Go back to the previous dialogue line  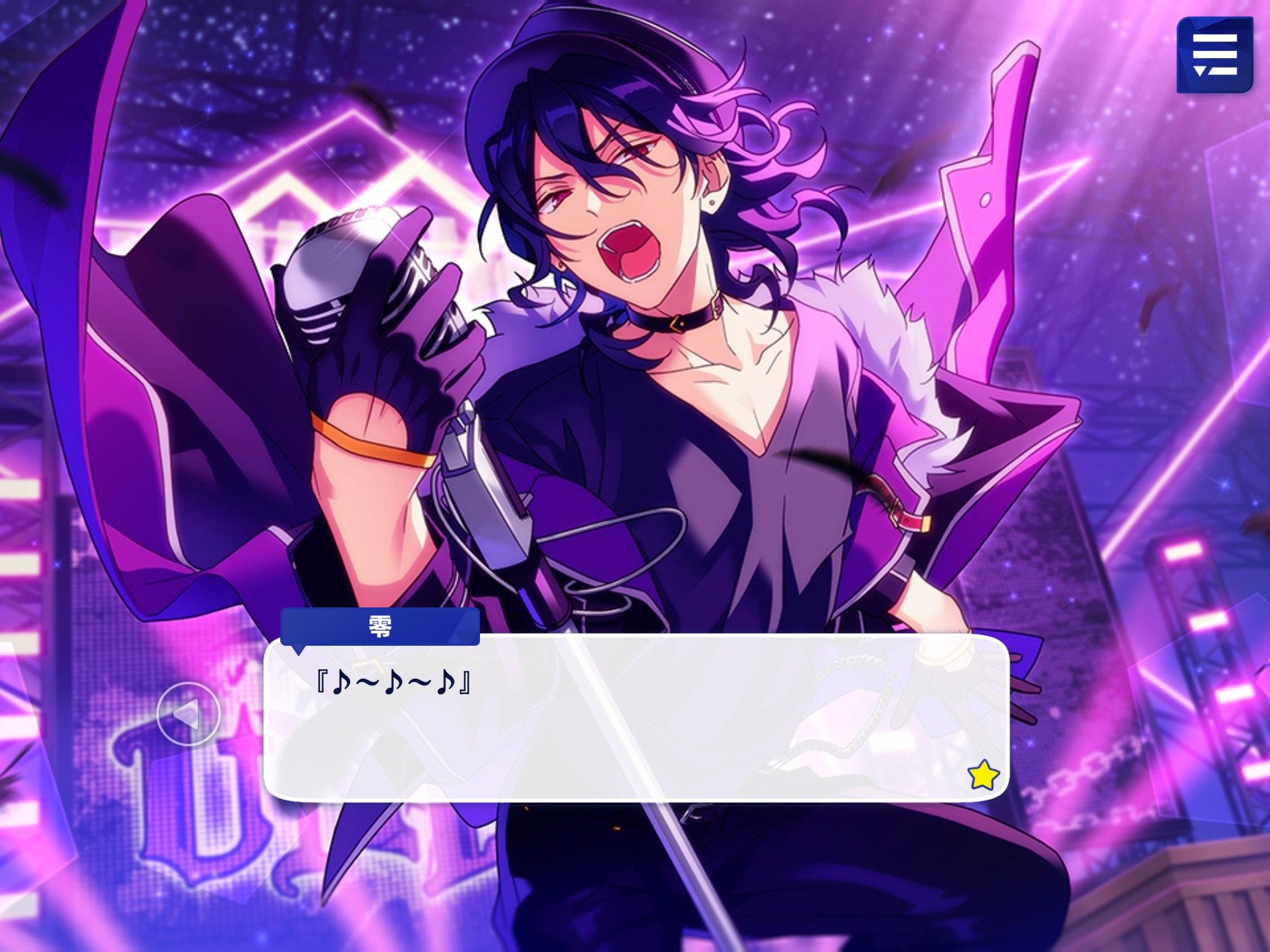pos(188,714)
